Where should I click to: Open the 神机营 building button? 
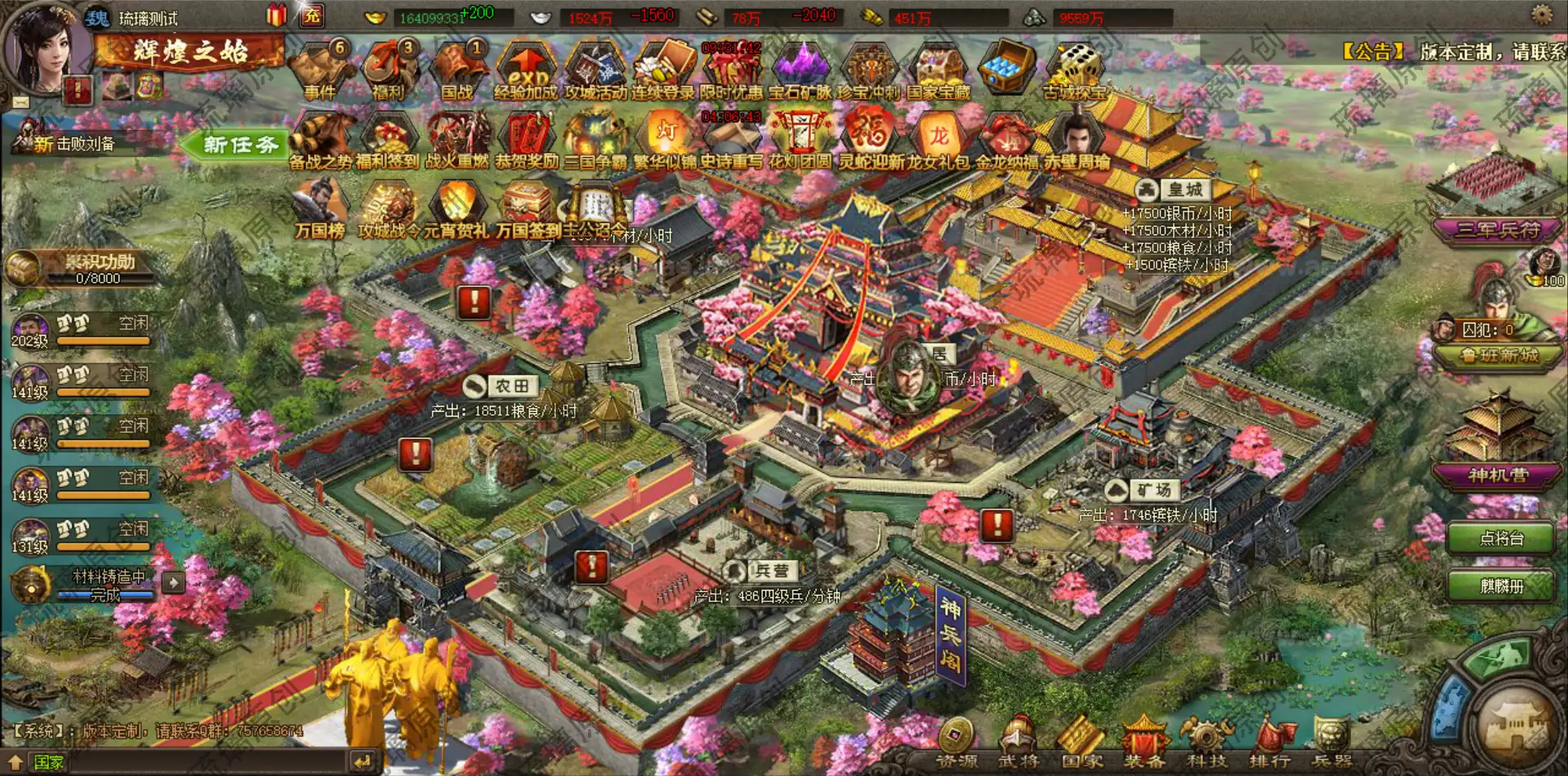[x=1498, y=475]
